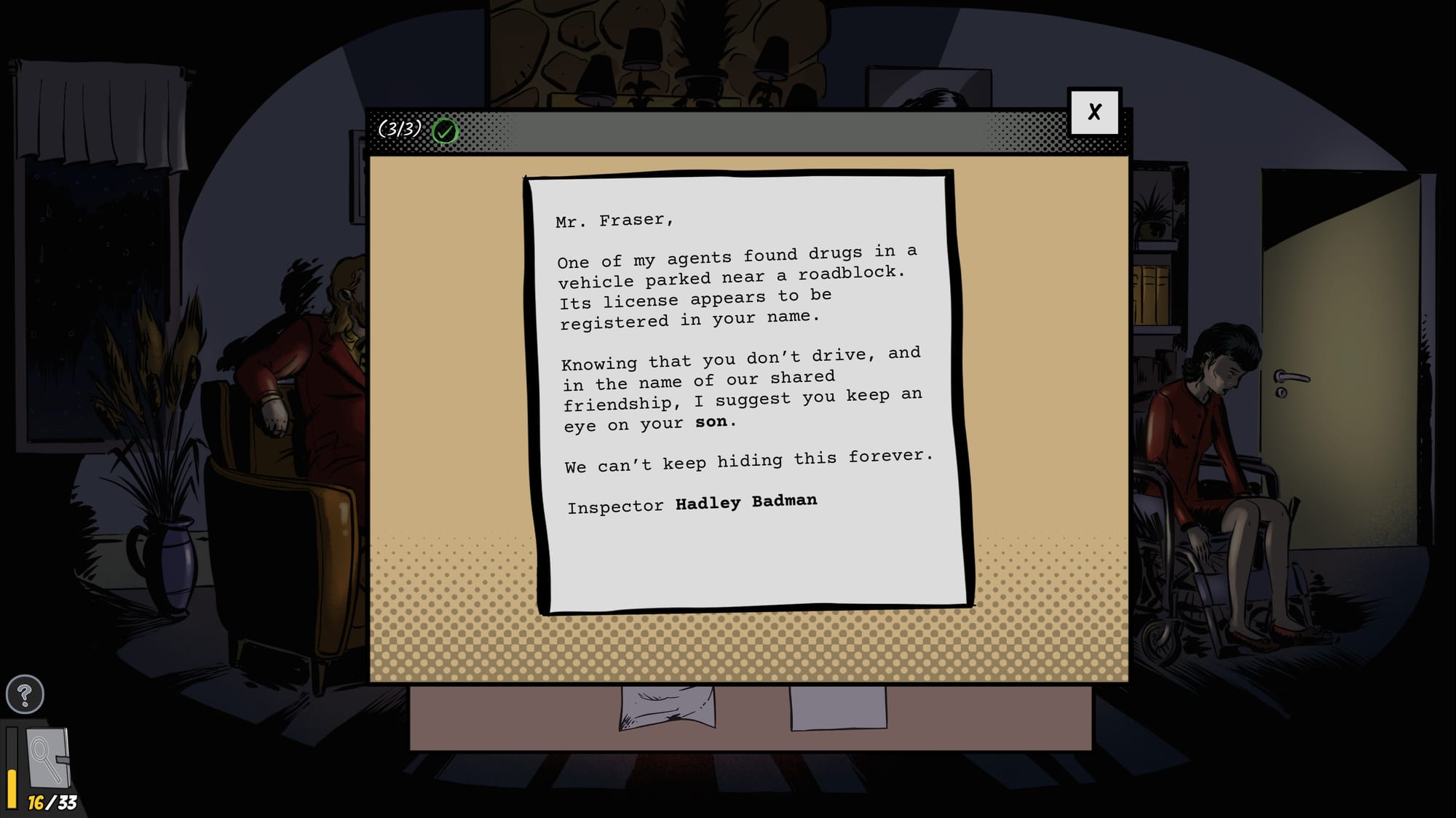This screenshot has height=818, width=1456.
Task: Select the flat blank paper thumbnail
Action: (x=838, y=707)
